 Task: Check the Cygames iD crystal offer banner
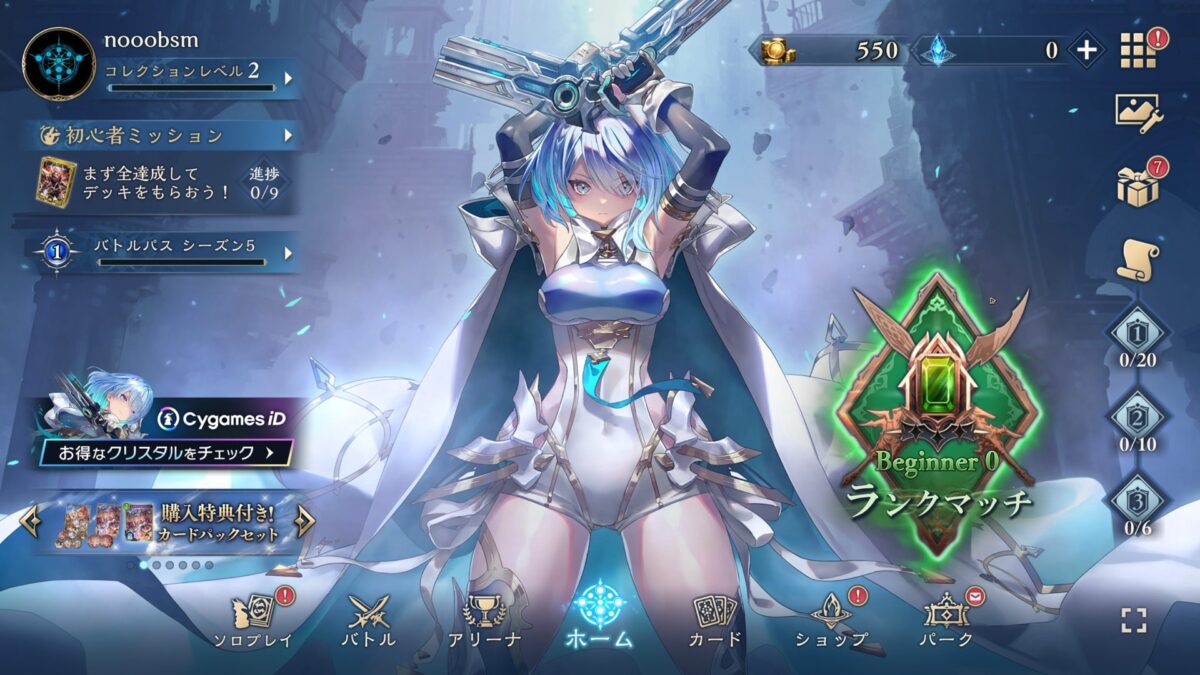(x=167, y=435)
